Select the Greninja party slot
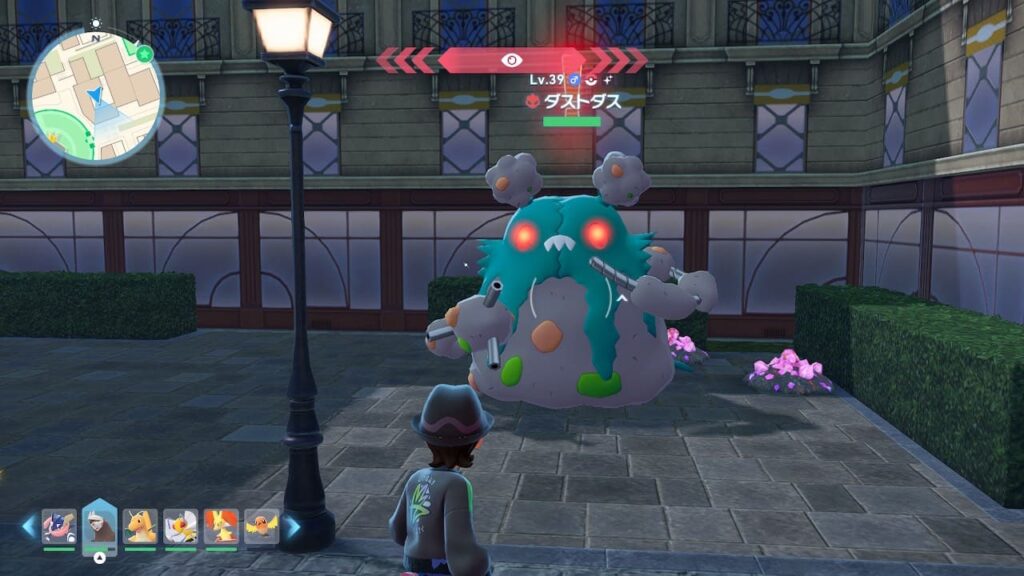The image size is (1024, 576). point(59,526)
